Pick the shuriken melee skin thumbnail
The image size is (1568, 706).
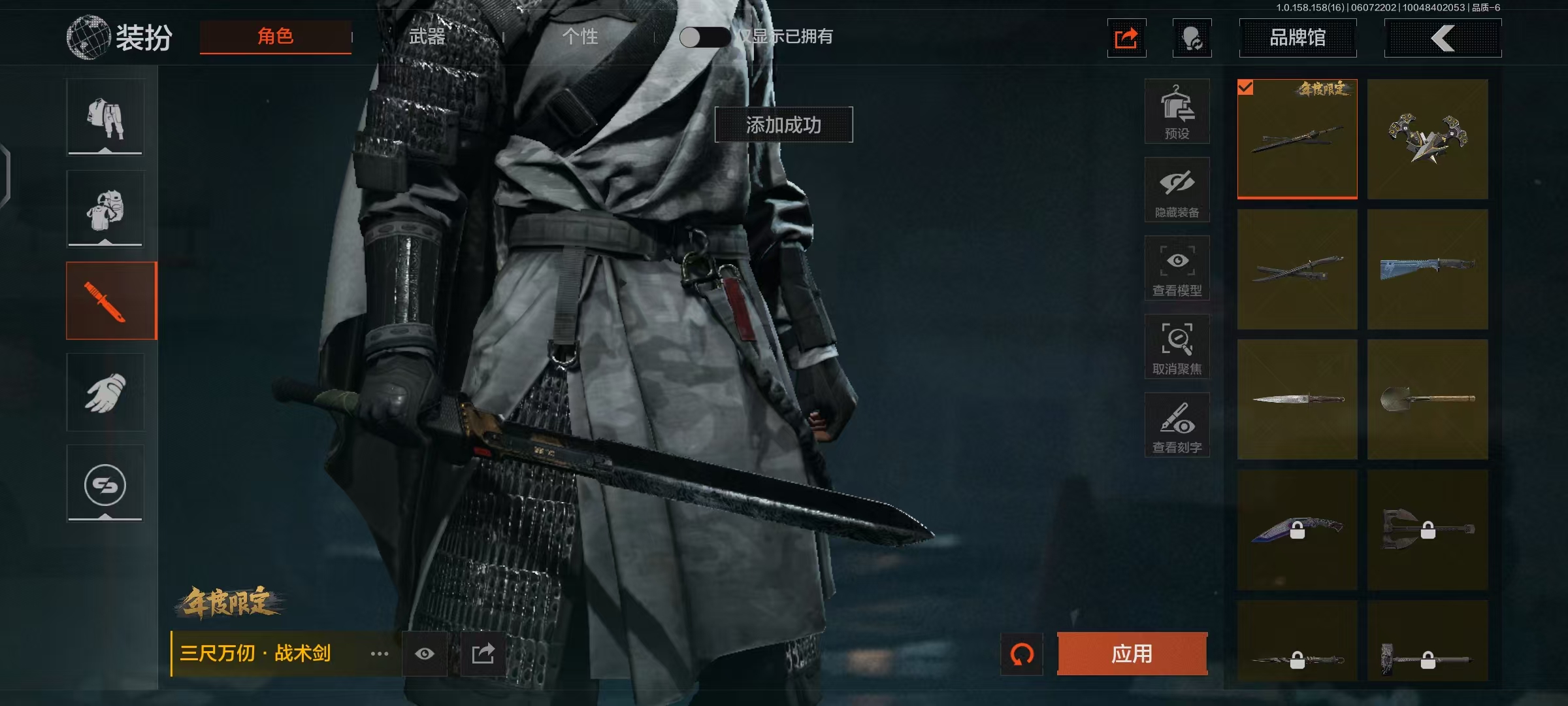[1428, 139]
